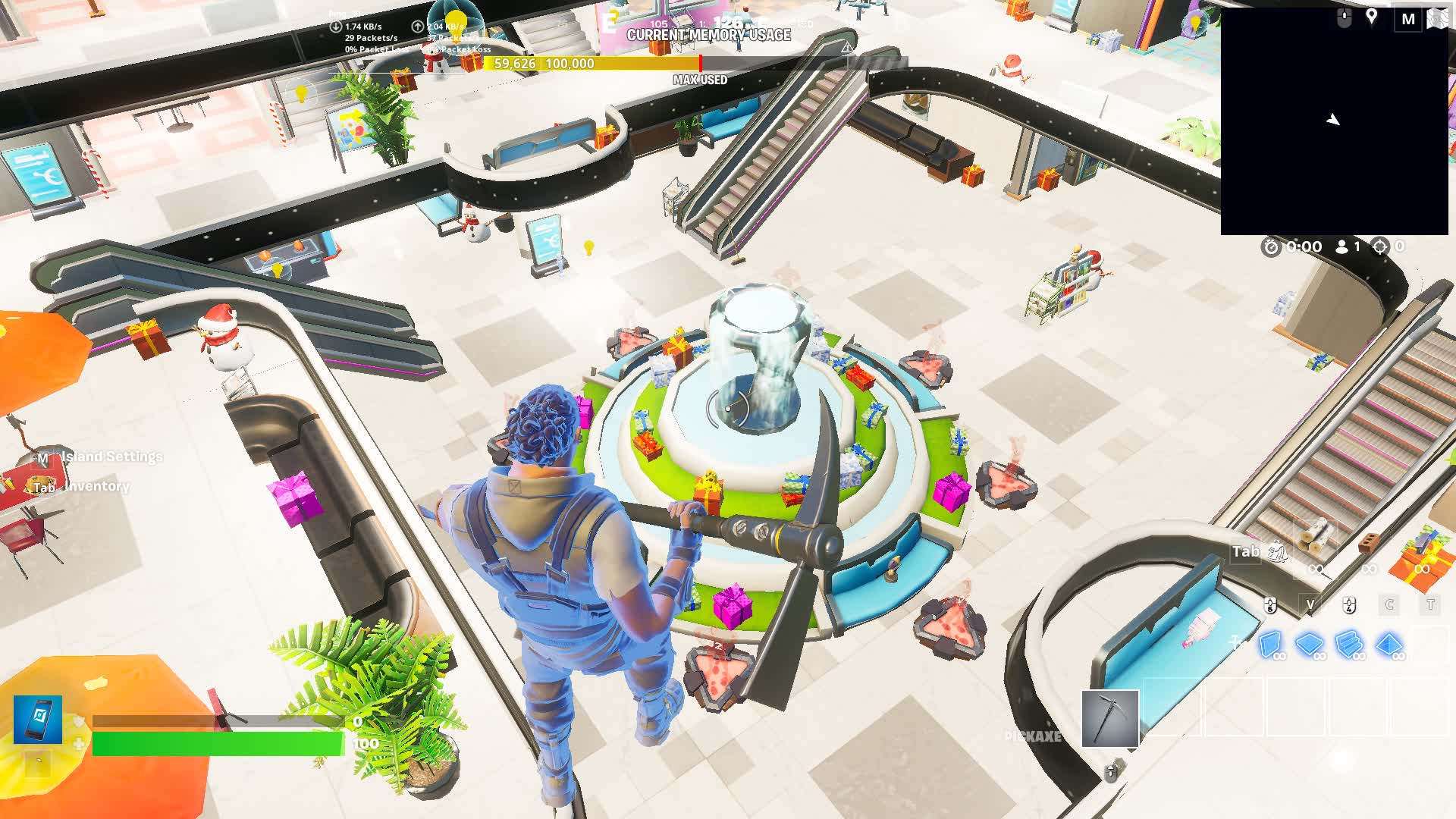This screenshot has height=819, width=1456.
Task: Open the folded map icon
Action: (x=1438, y=19)
